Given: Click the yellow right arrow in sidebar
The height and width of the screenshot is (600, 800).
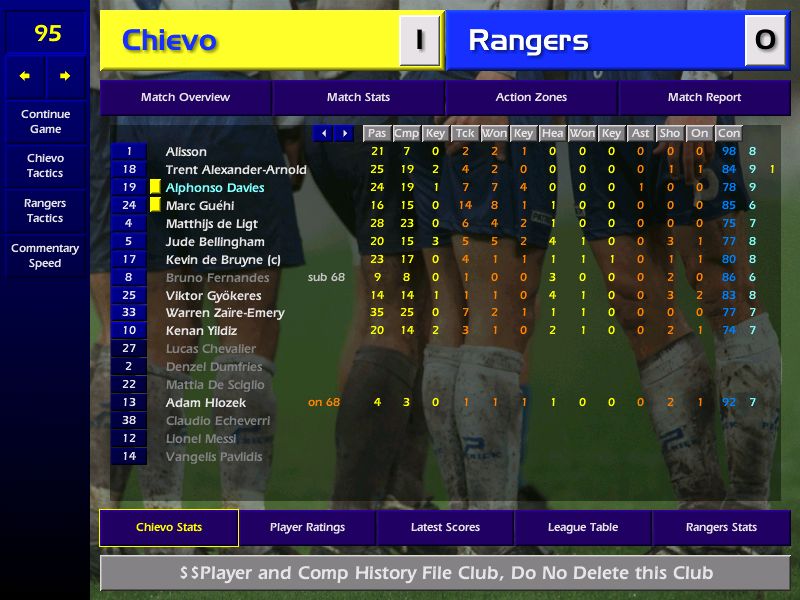Looking at the screenshot, I should (65, 76).
